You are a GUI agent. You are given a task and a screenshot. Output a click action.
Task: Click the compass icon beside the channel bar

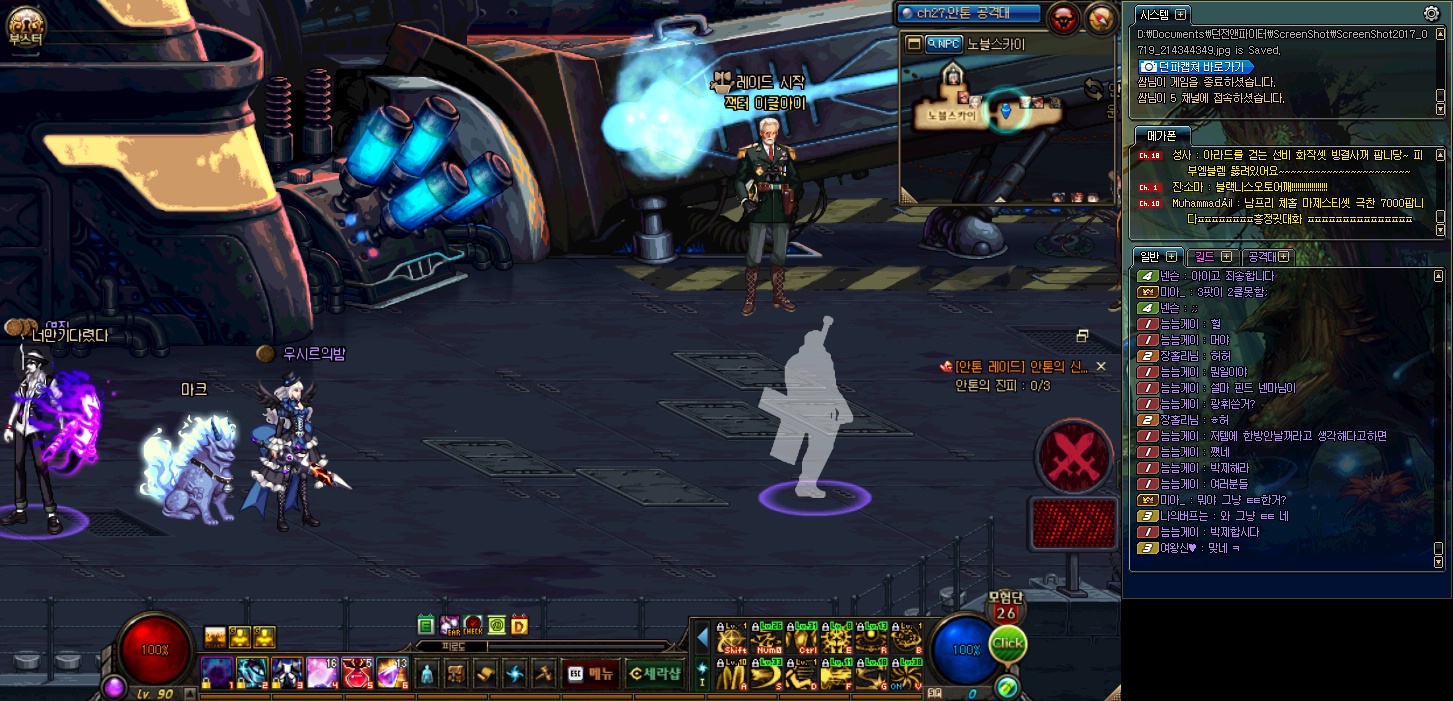(x=1100, y=18)
